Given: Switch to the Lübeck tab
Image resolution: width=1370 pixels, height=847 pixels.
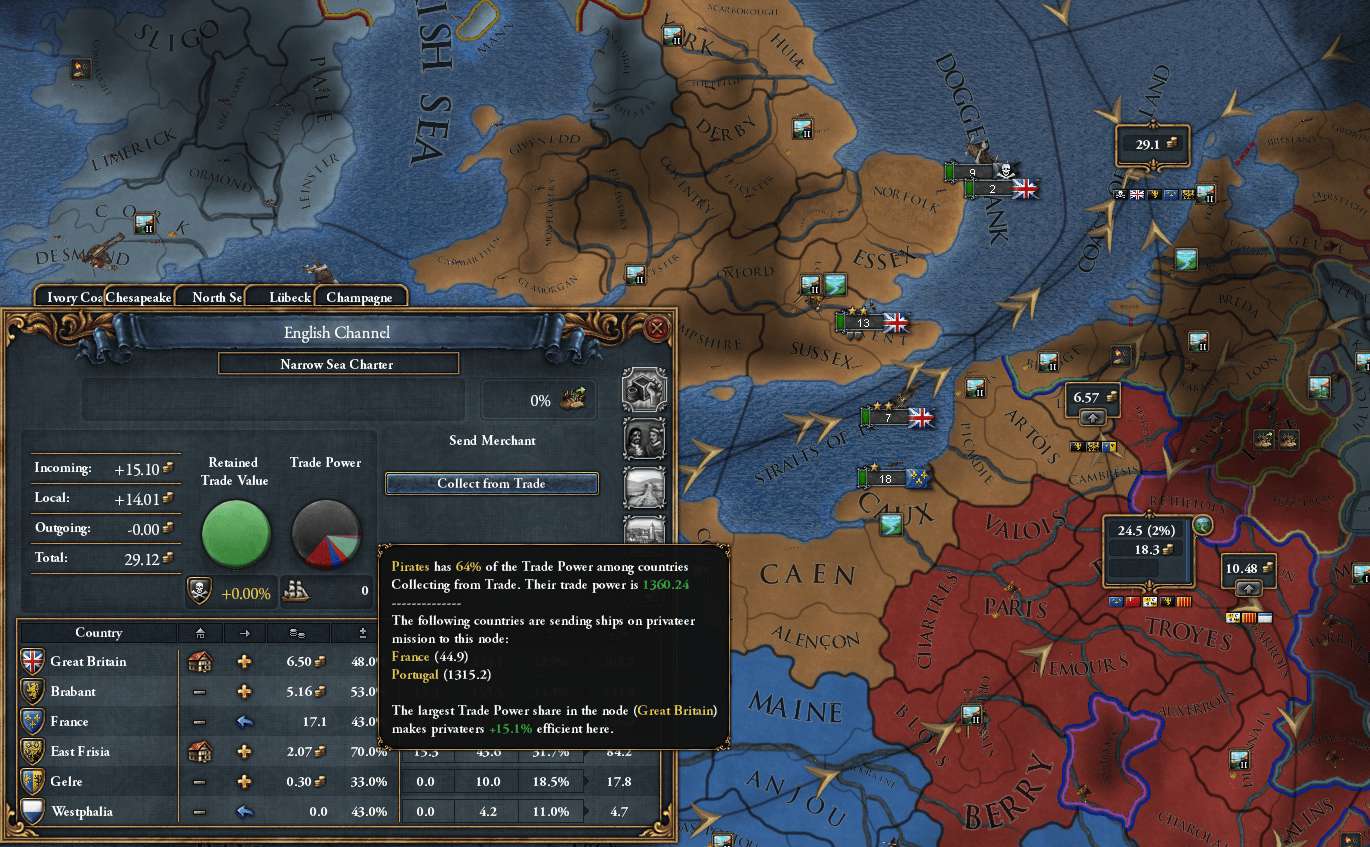Looking at the screenshot, I should click(290, 297).
